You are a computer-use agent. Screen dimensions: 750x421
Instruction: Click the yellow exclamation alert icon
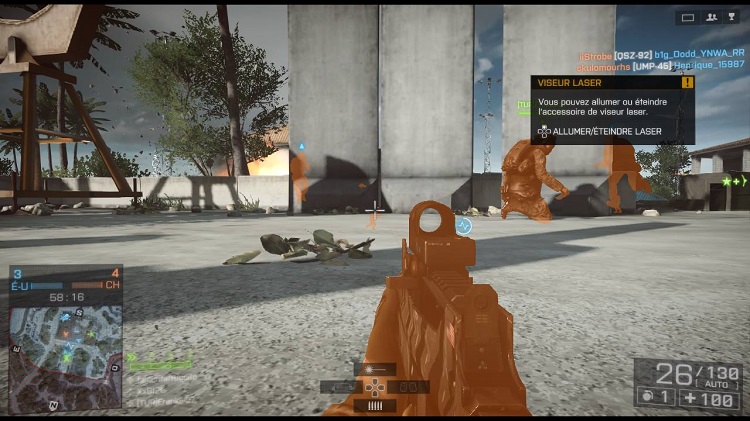pyautogui.click(x=686, y=83)
